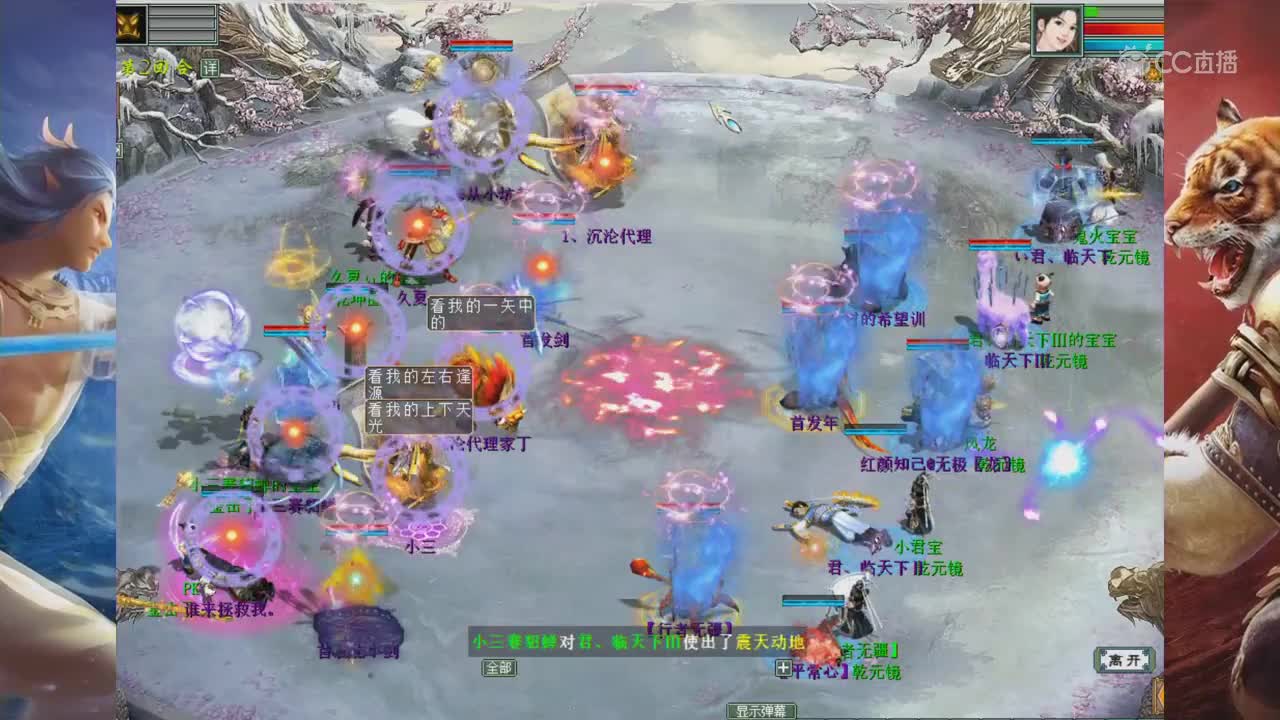
Task: Click the plus icon beside 平常心 乾元镜
Action: [x=783, y=669]
